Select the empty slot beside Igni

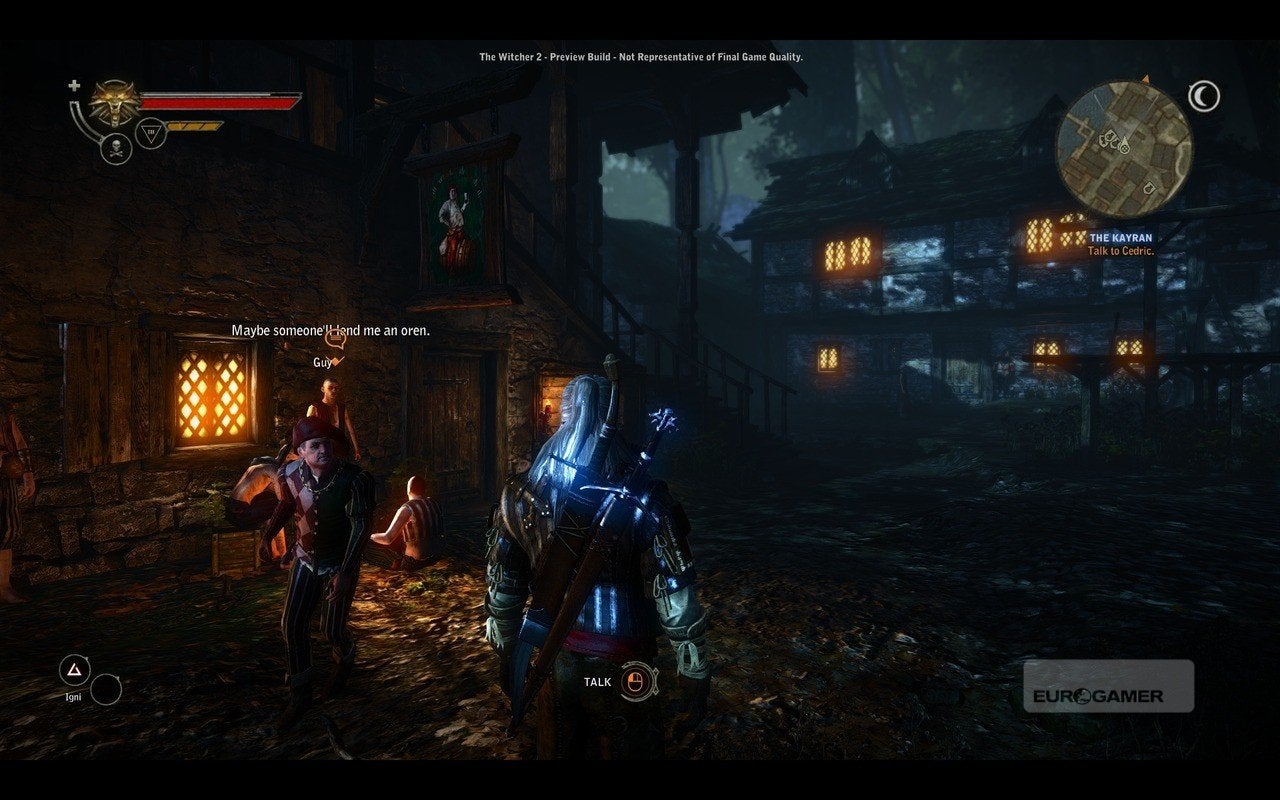pos(106,689)
